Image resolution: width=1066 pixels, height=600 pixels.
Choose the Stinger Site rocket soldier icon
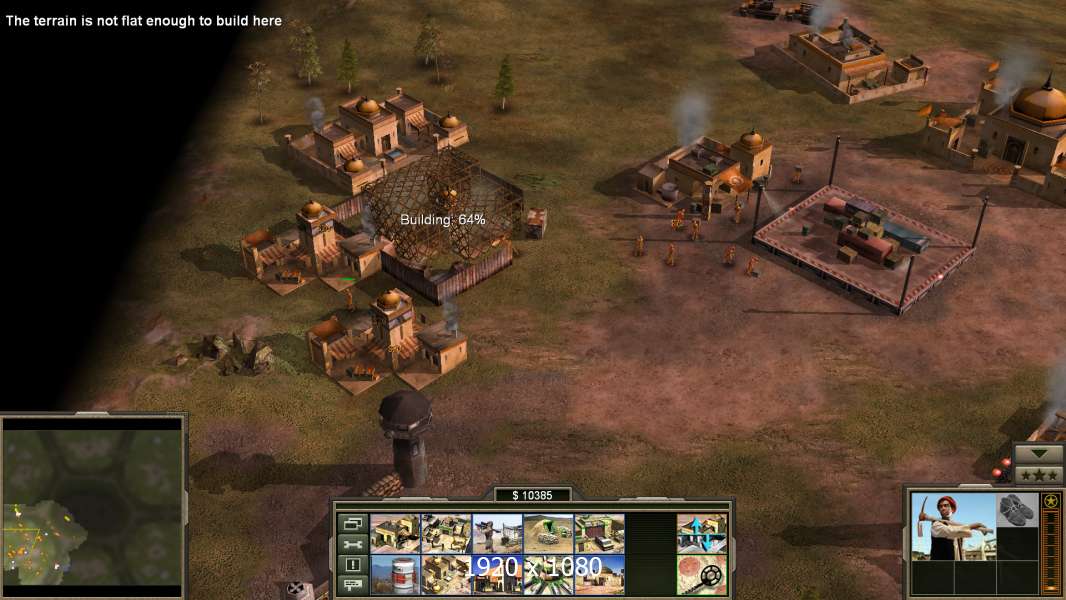[497, 533]
